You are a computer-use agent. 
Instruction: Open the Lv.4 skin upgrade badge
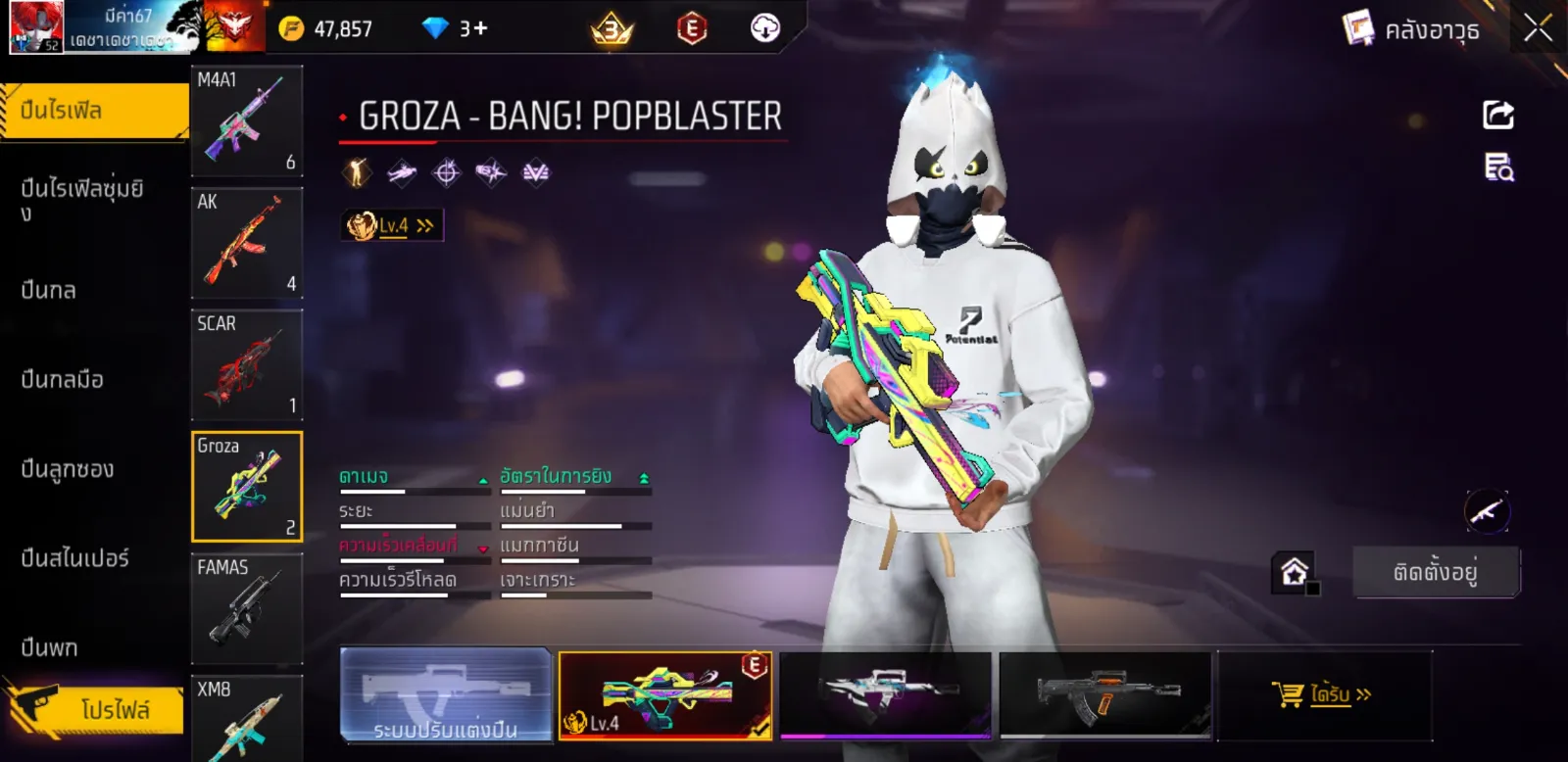[x=392, y=225]
